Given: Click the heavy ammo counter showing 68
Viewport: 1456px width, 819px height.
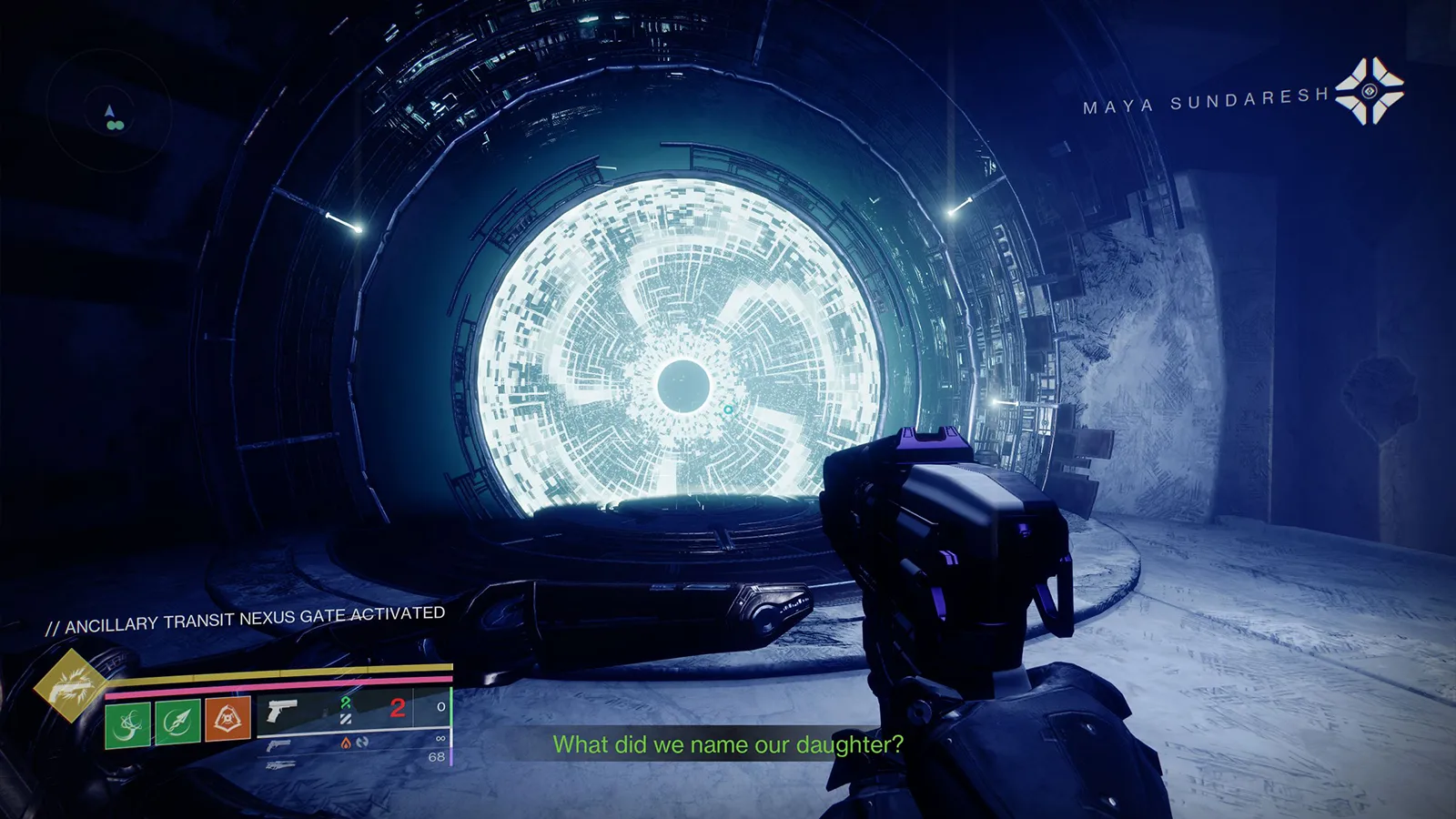Looking at the screenshot, I should click(435, 757).
